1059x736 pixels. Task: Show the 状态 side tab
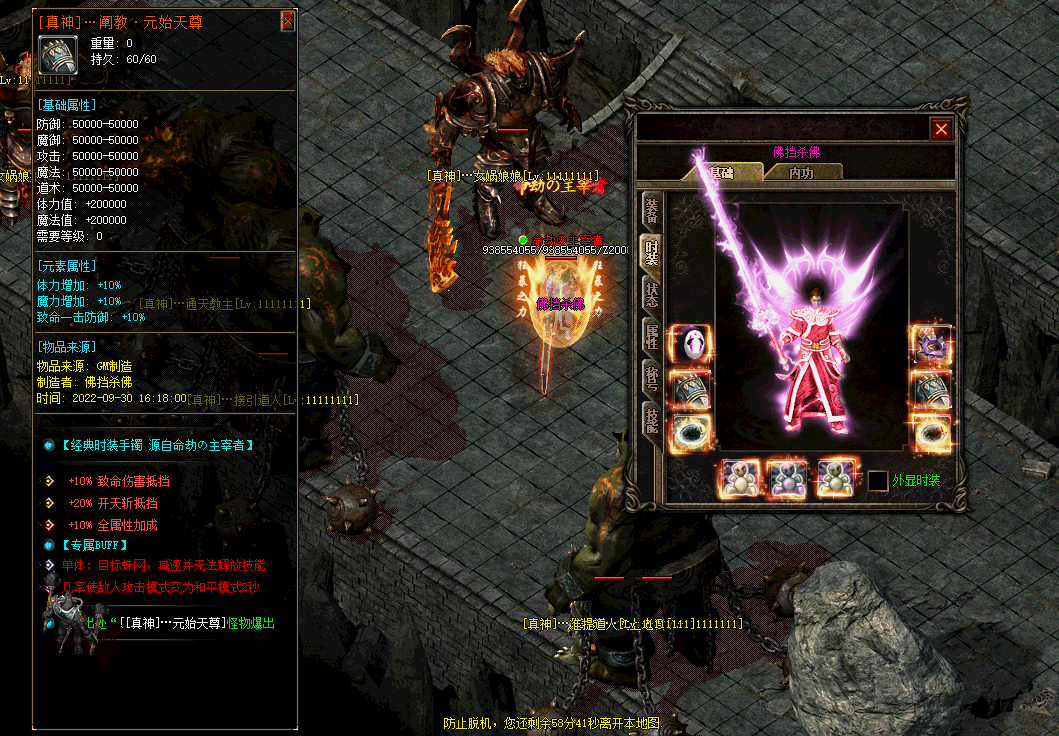[651, 295]
